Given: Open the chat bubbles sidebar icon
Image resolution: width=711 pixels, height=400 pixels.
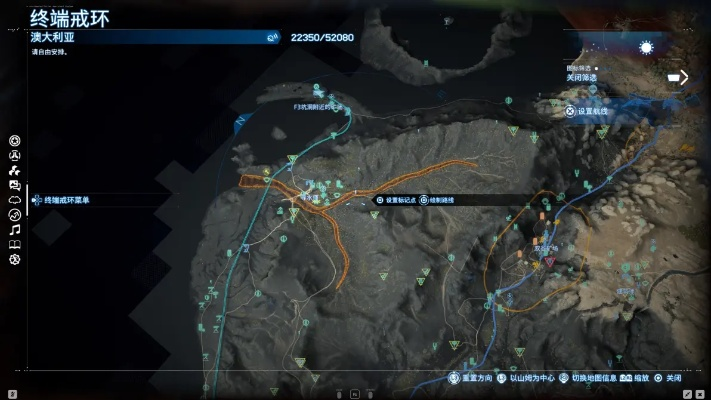Looking at the screenshot, I should pos(15,185).
